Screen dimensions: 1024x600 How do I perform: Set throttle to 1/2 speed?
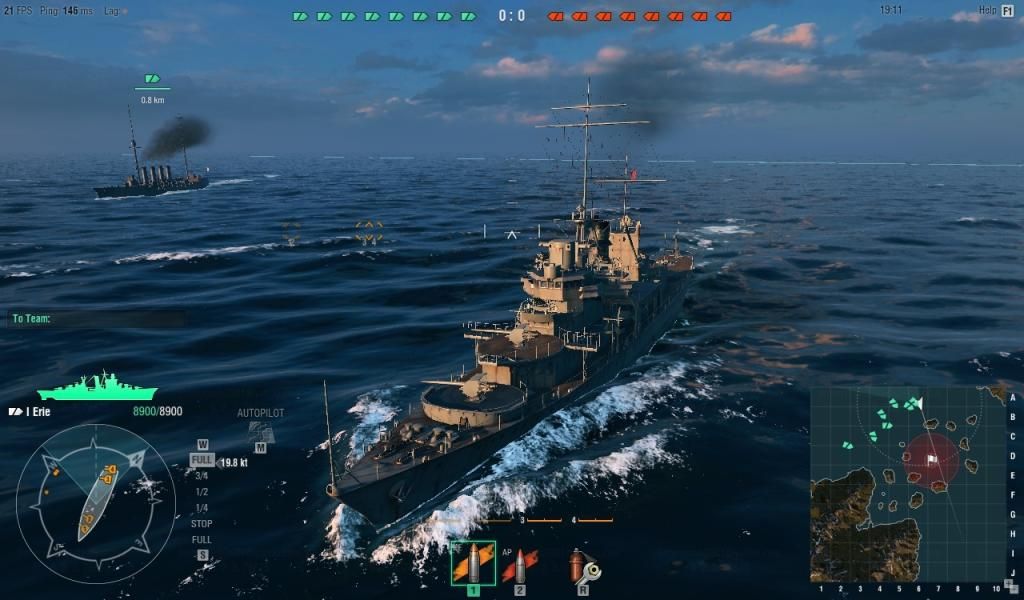[x=201, y=492]
